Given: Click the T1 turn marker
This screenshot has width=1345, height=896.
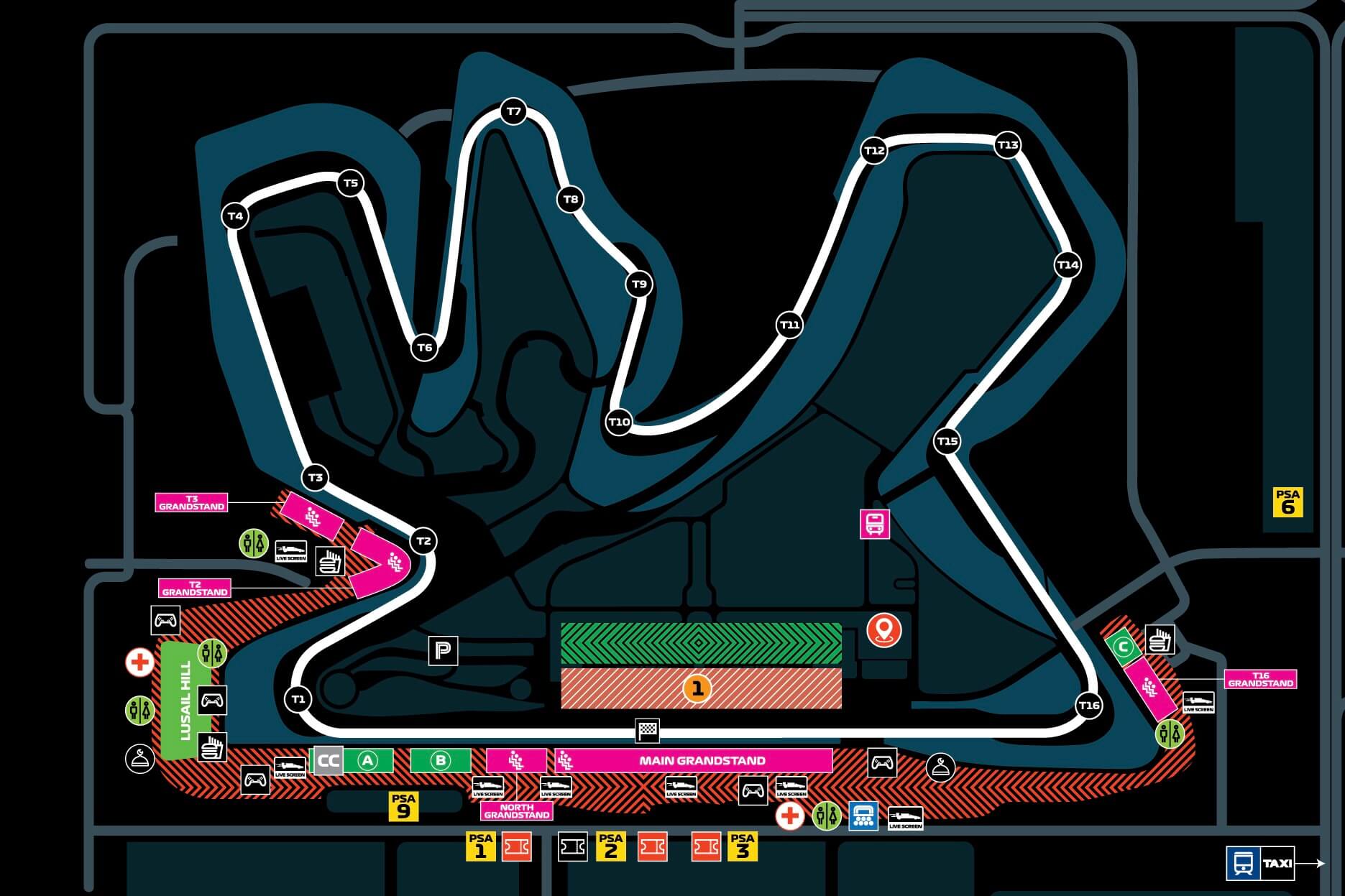Looking at the screenshot, I should [x=298, y=699].
